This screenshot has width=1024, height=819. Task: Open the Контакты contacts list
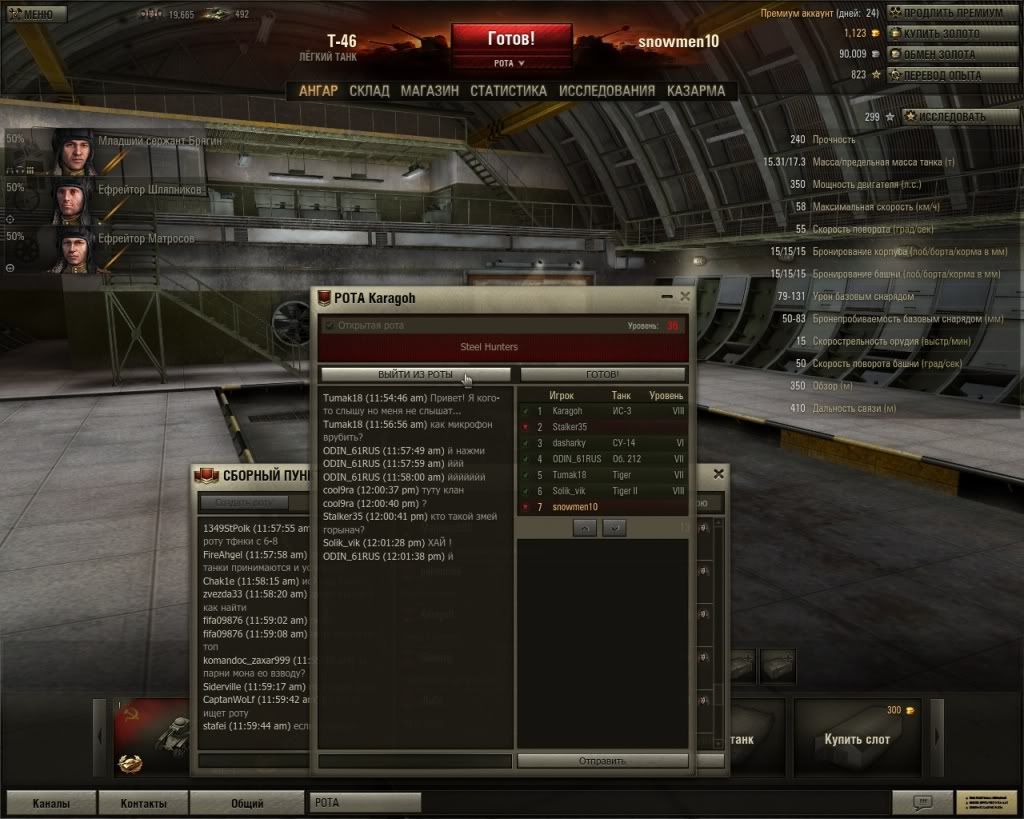point(143,803)
